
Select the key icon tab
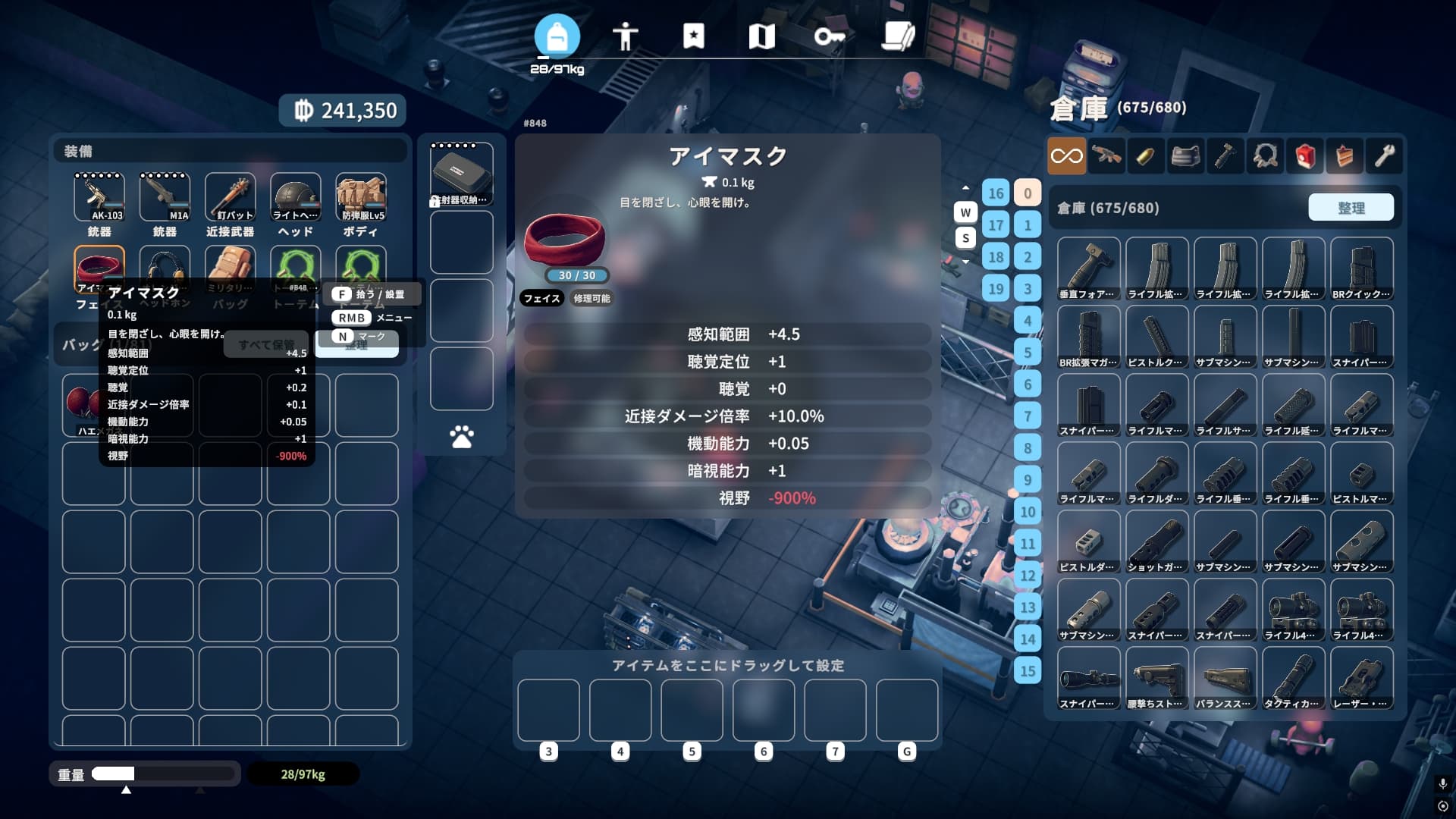pyautogui.click(x=829, y=36)
